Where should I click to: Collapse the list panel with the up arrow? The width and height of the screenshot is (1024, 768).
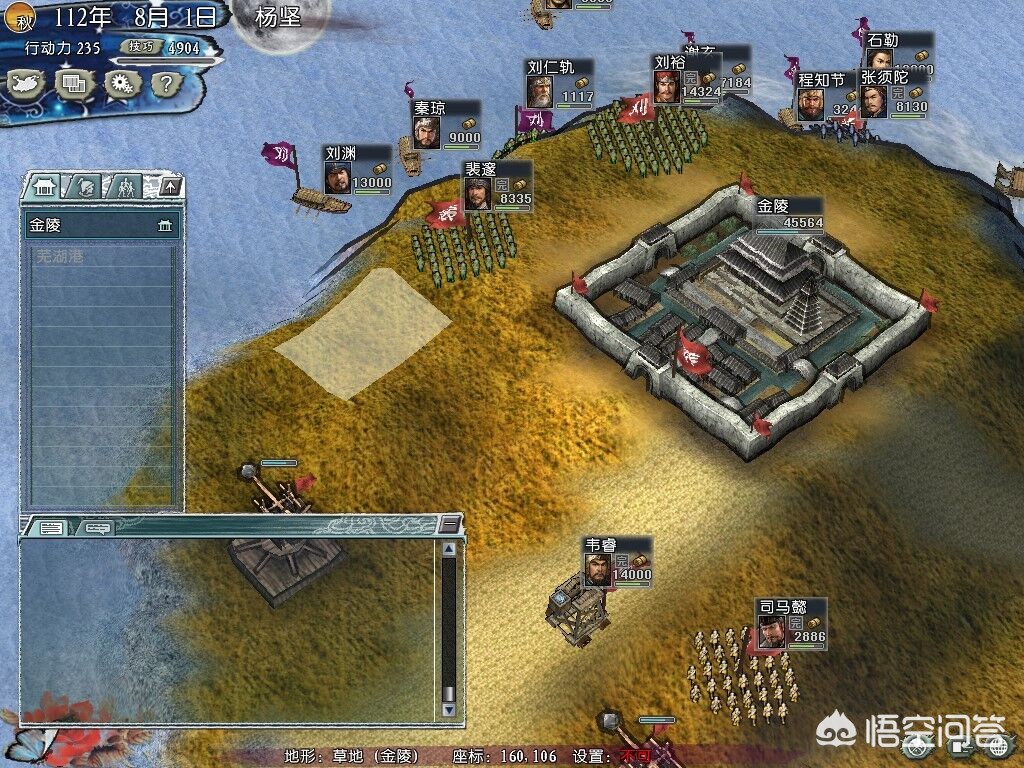[x=169, y=186]
